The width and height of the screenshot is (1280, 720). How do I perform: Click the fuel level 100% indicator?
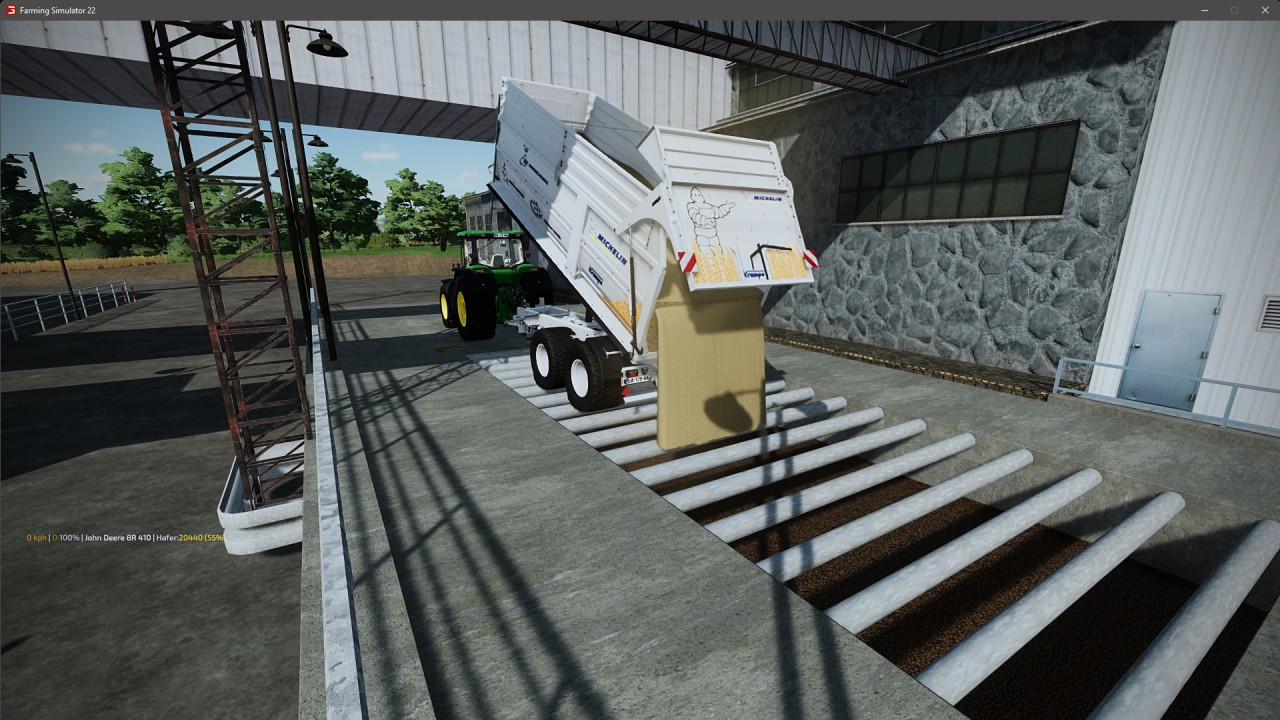tap(65, 537)
